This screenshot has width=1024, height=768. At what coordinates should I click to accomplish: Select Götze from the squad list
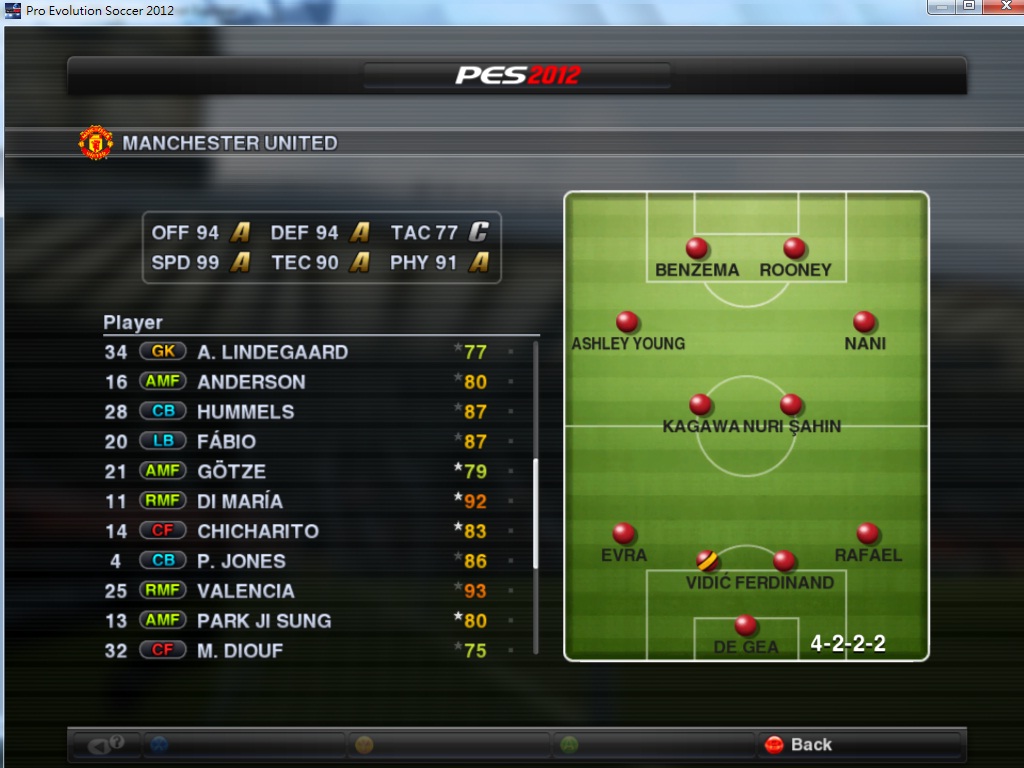[x=232, y=471]
